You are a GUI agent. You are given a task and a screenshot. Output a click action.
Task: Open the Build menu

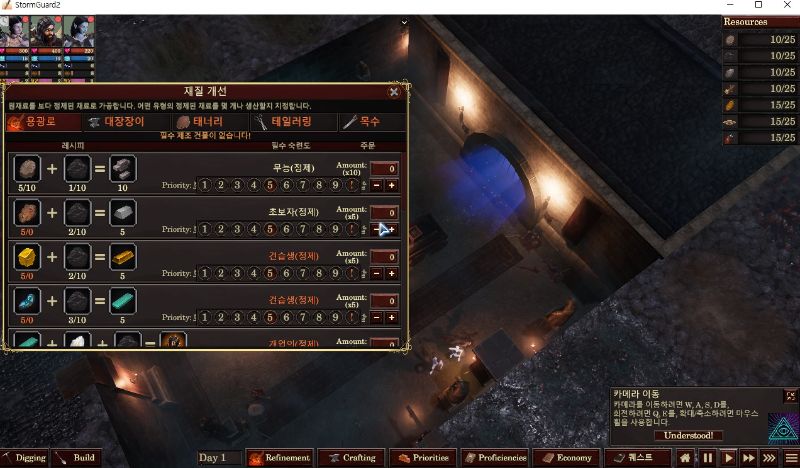tap(77, 458)
